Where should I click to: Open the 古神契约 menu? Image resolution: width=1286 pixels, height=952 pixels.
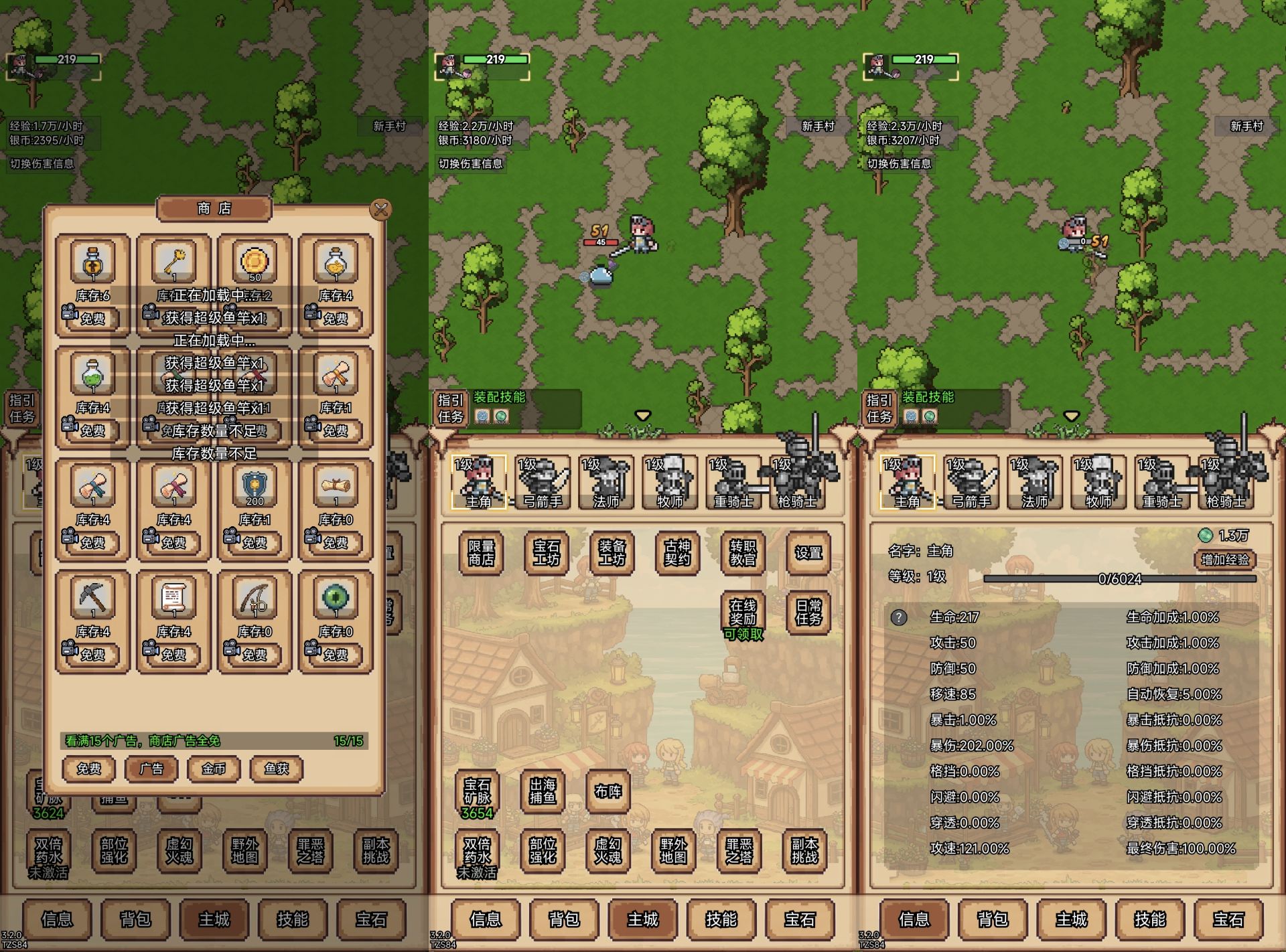tap(677, 553)
